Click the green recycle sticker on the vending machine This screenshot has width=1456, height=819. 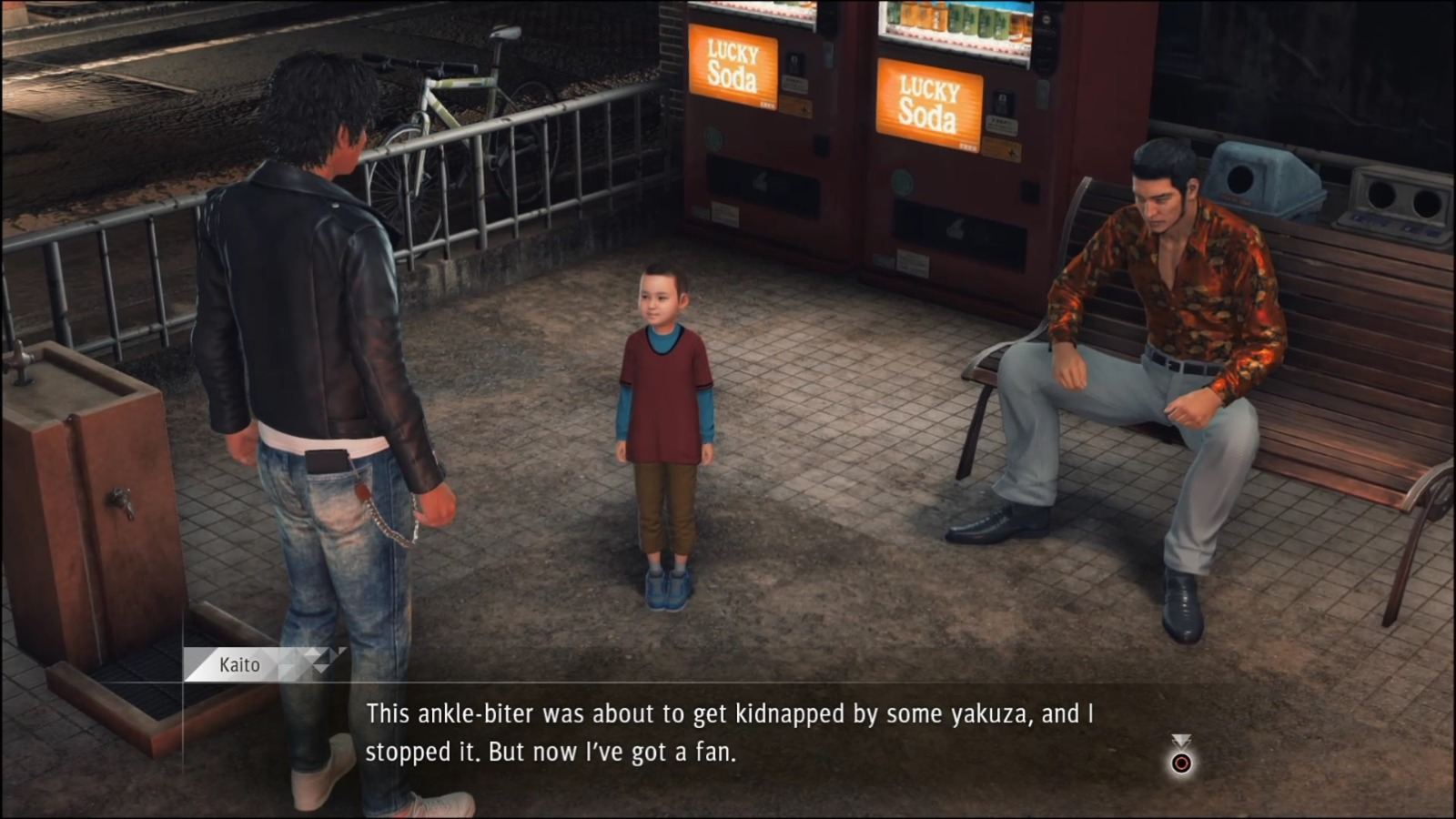[x=713, y=135]
